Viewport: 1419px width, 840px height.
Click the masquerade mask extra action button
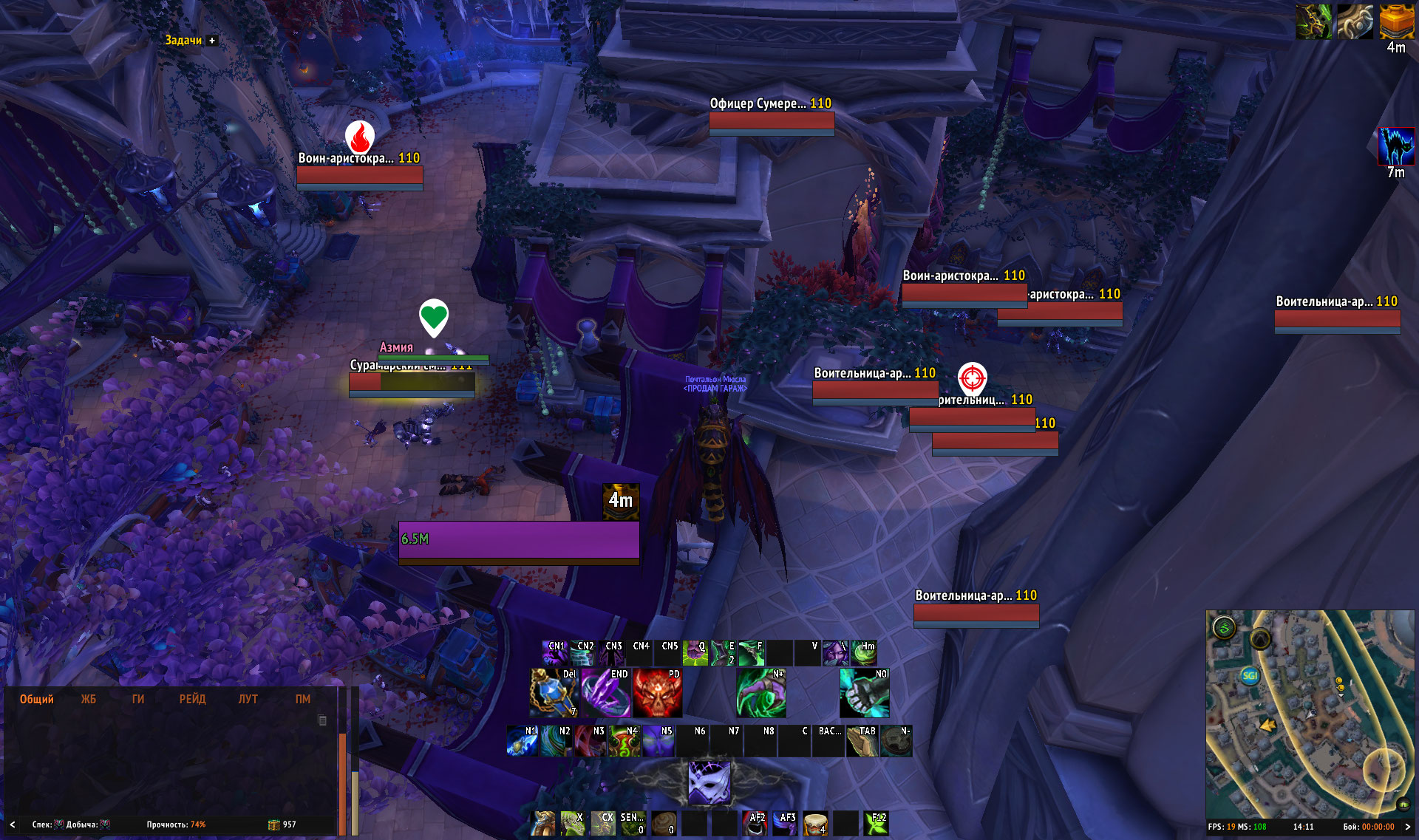(x=709, y=782)
